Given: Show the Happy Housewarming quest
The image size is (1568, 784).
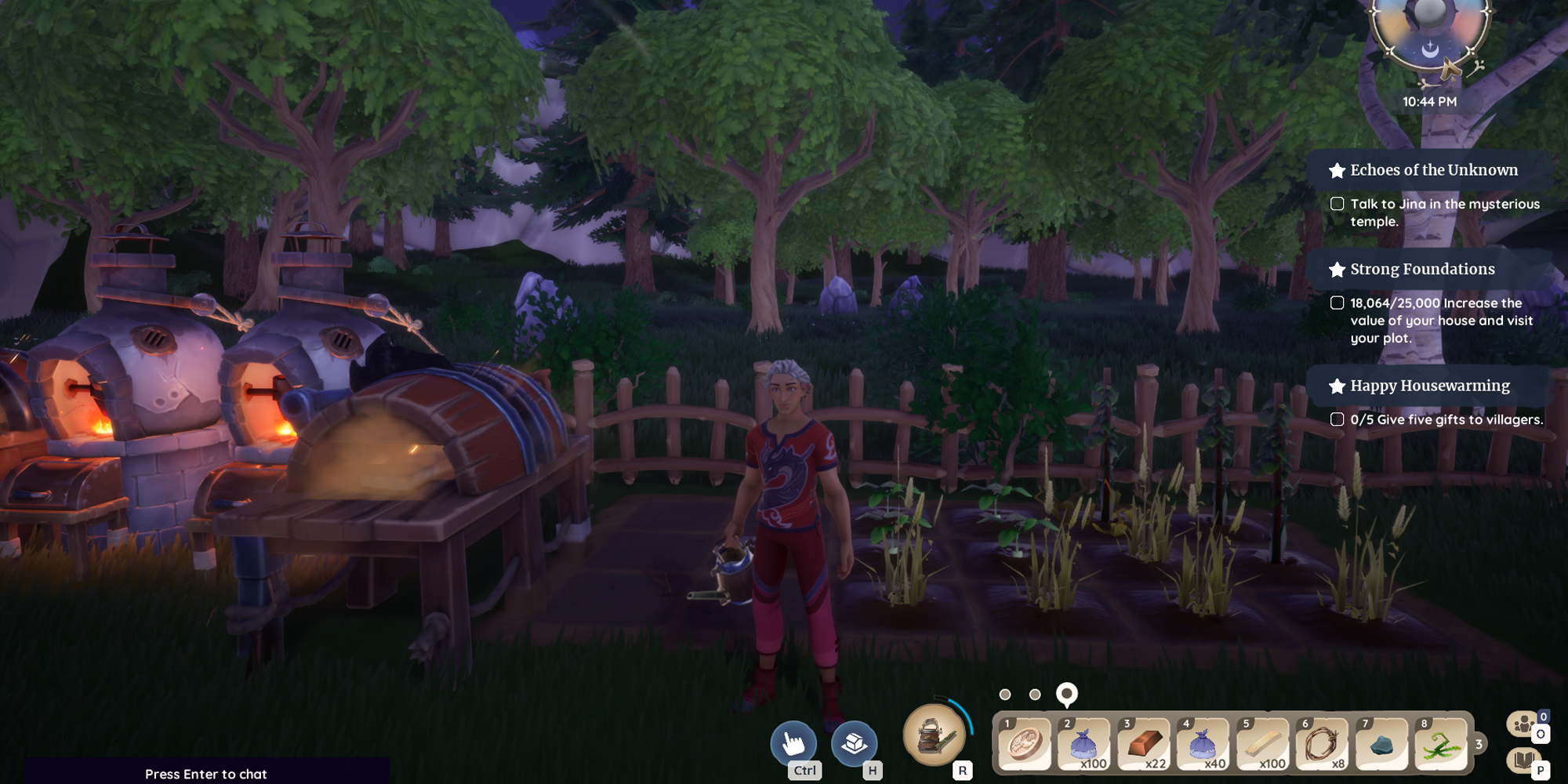Looking at the screenshot, I should click(1429, 386).
